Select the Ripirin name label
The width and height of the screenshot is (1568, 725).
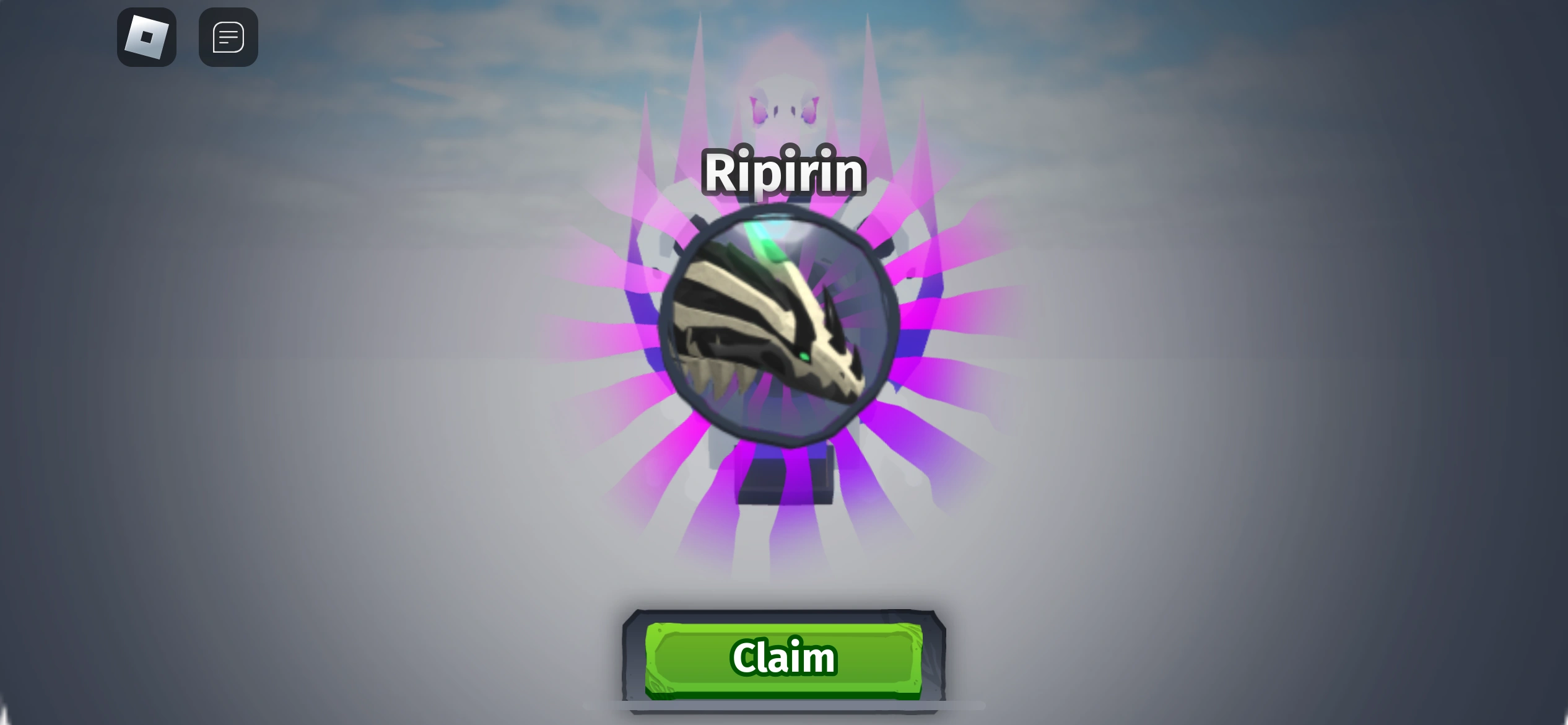coord(783,174)
